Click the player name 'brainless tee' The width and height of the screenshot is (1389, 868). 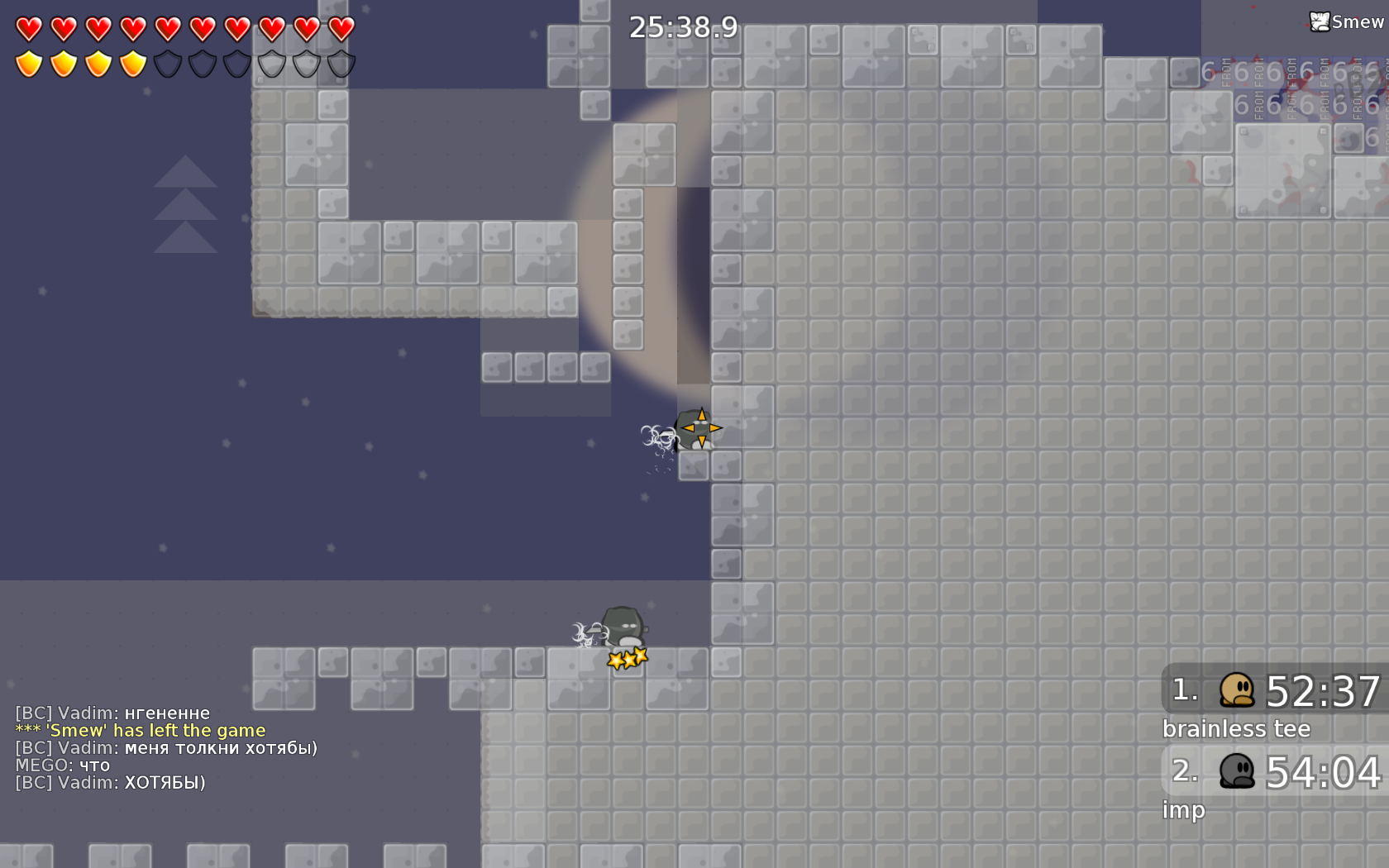click(x=1235, y=729)
